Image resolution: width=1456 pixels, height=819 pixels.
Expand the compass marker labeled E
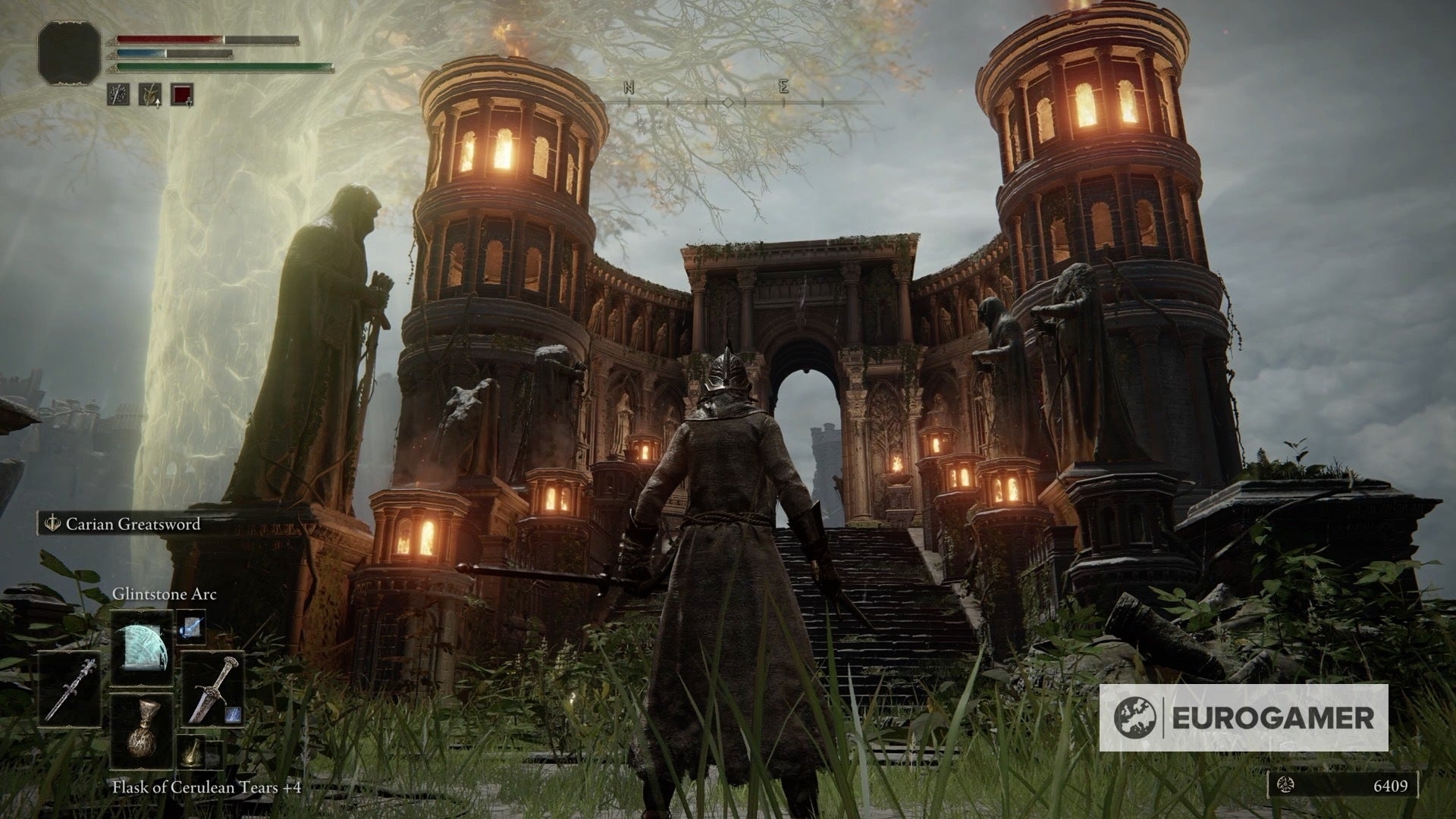click(783, 86)
